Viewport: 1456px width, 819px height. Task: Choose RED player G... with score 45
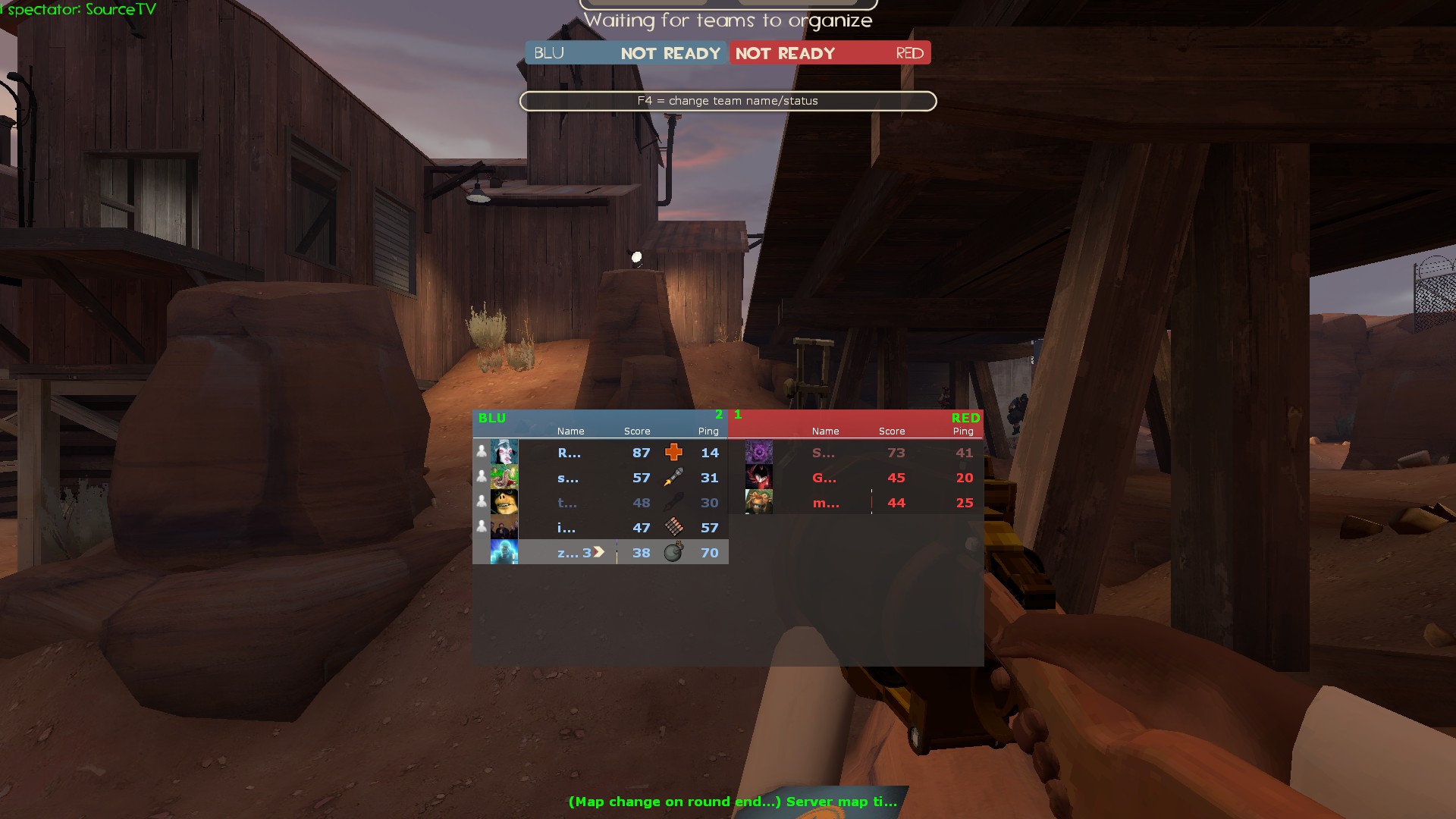(855, 478)
